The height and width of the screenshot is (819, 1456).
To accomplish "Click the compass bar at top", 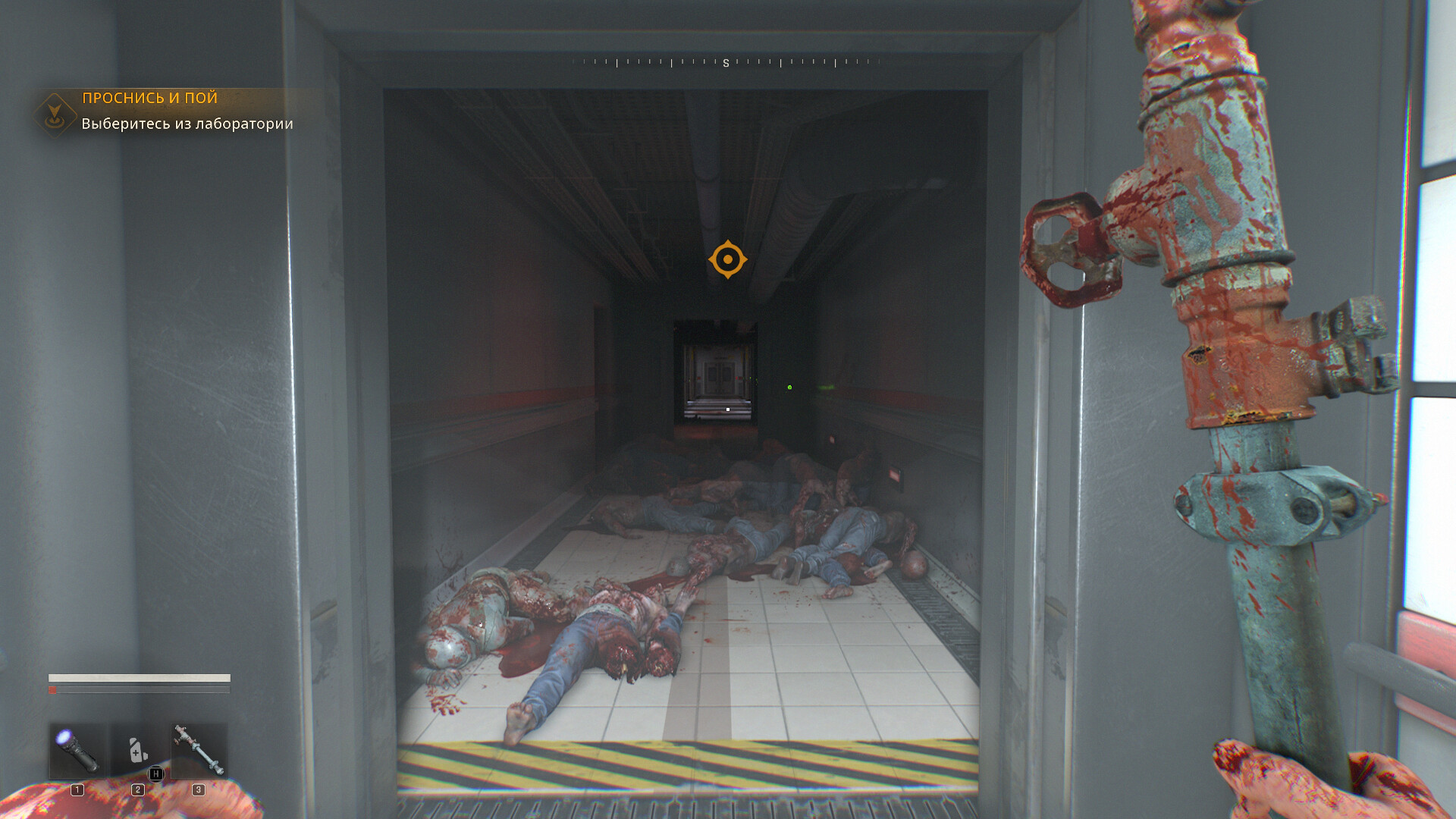I will 726,63.
